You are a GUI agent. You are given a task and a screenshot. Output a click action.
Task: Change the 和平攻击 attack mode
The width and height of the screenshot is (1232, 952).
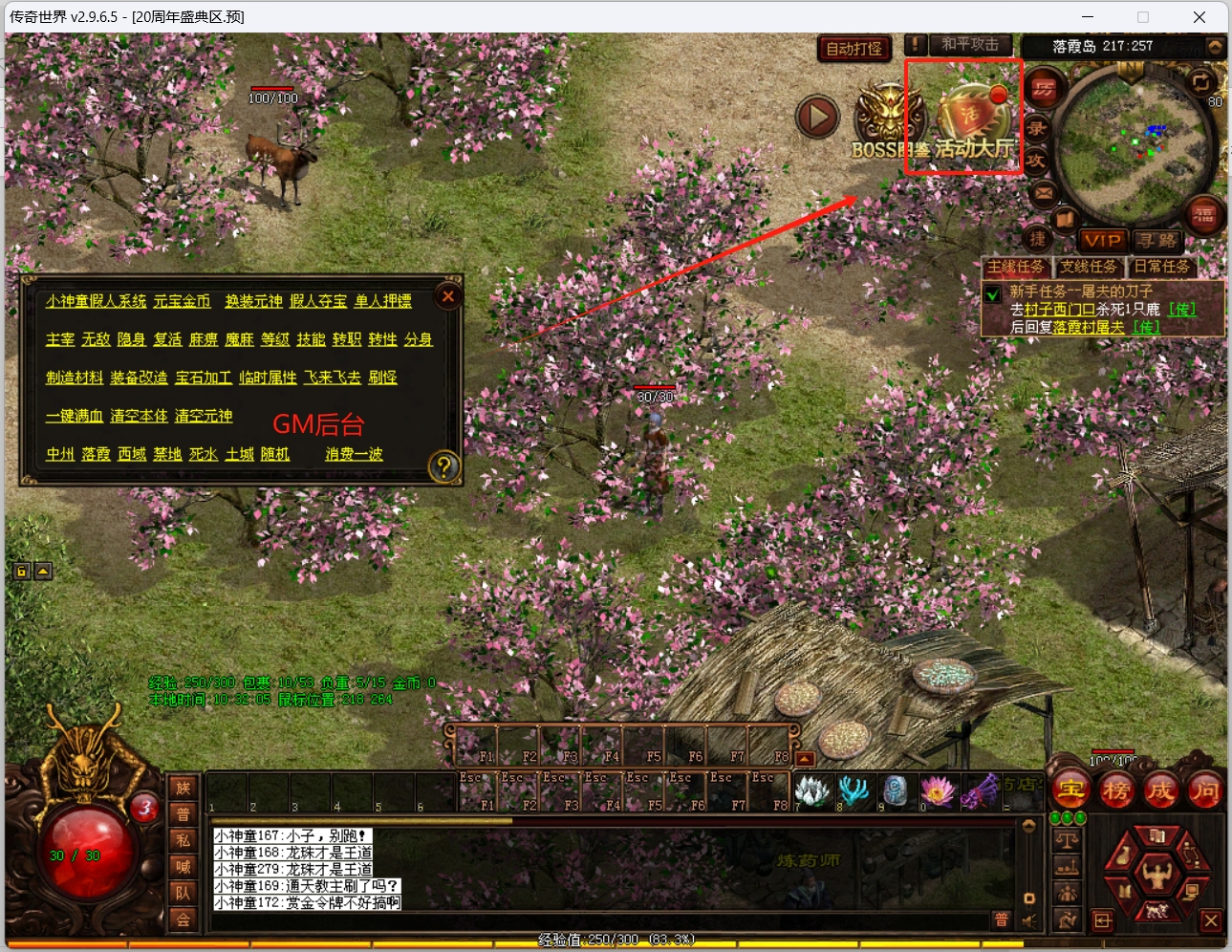tap(969, 45)
